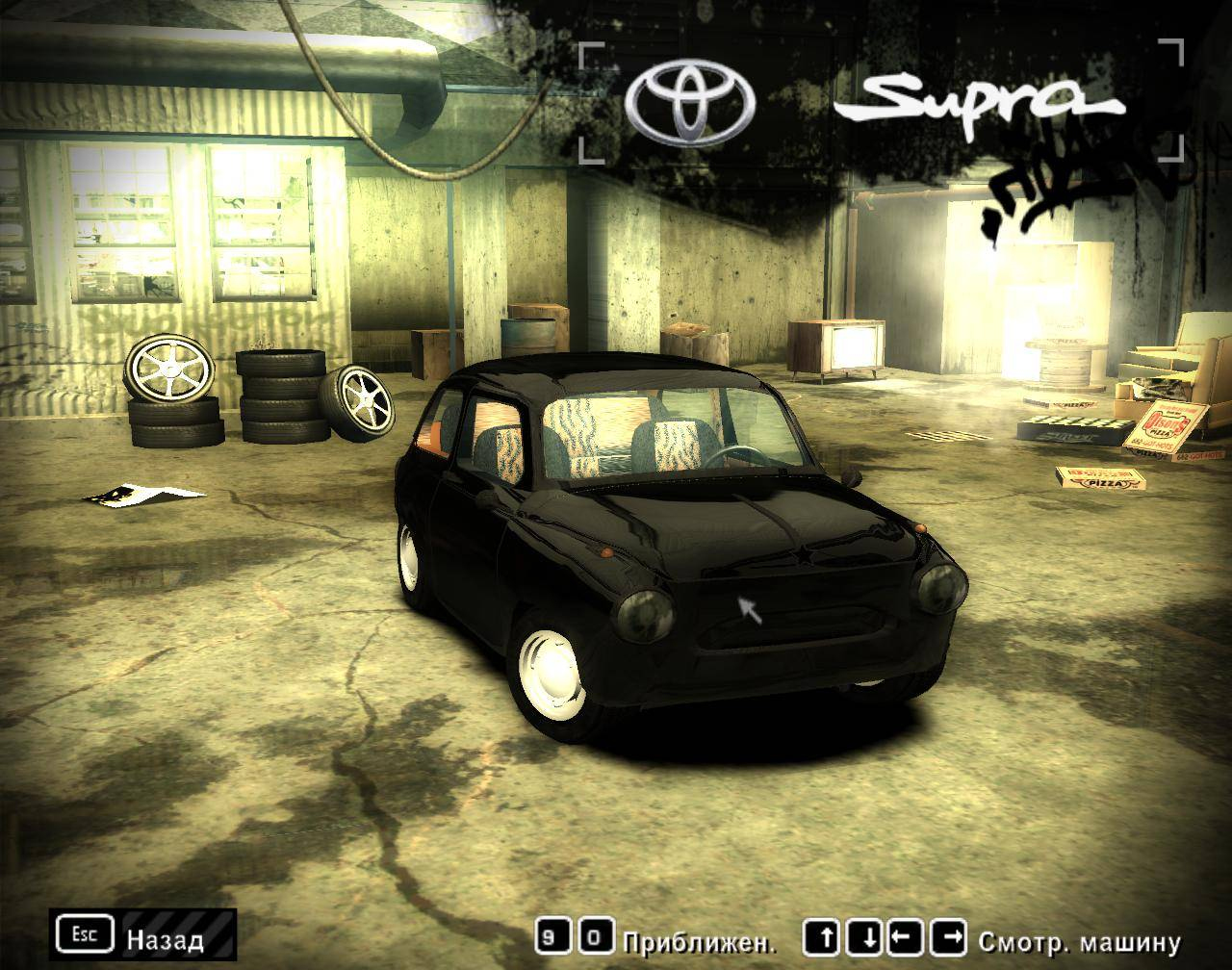Click the car's left headlight
This screenshot has width=1232, height=970.
coord(645,614)
